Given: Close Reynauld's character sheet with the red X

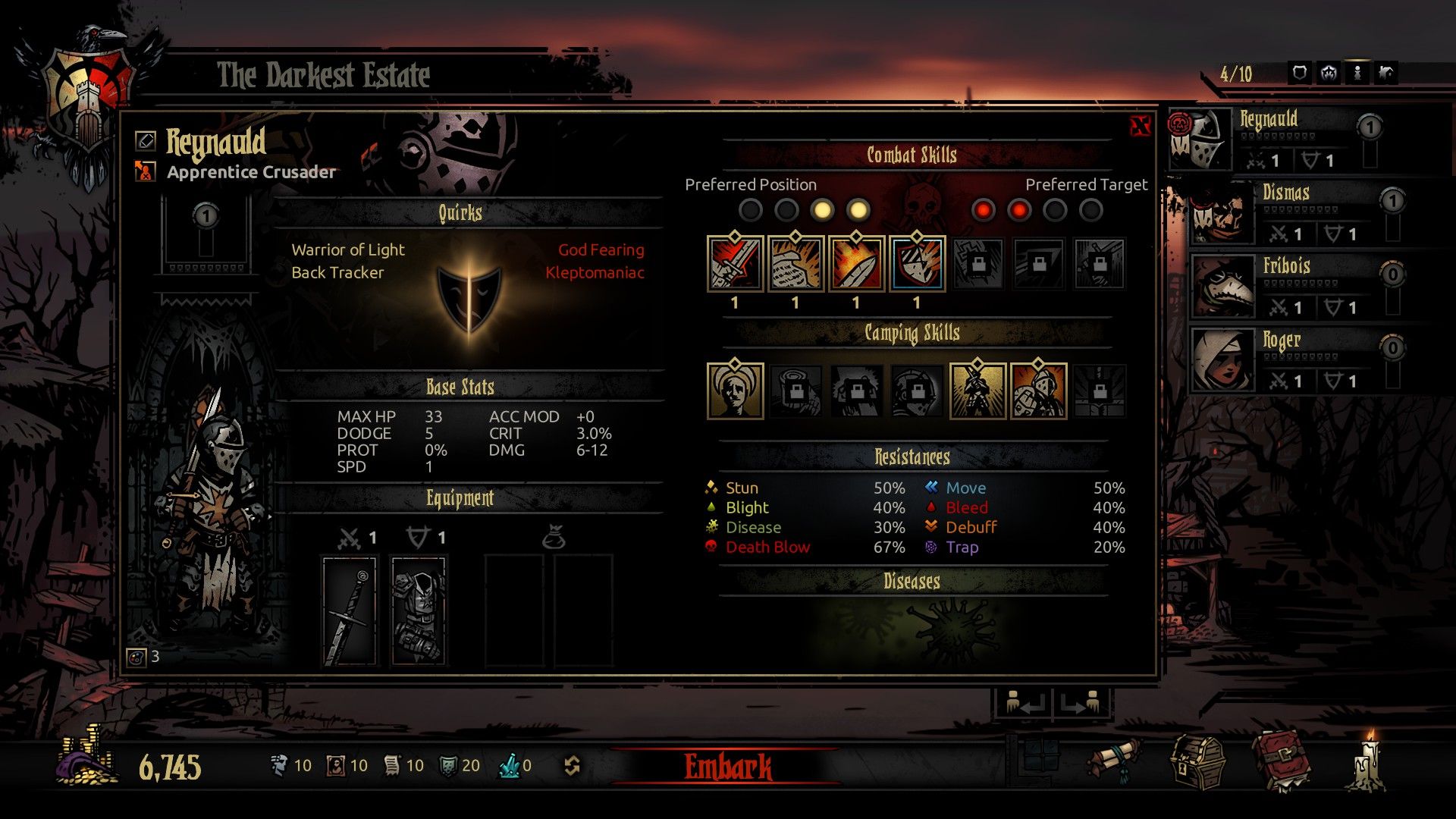Looking at the screenshot, I should [1139, 125].
